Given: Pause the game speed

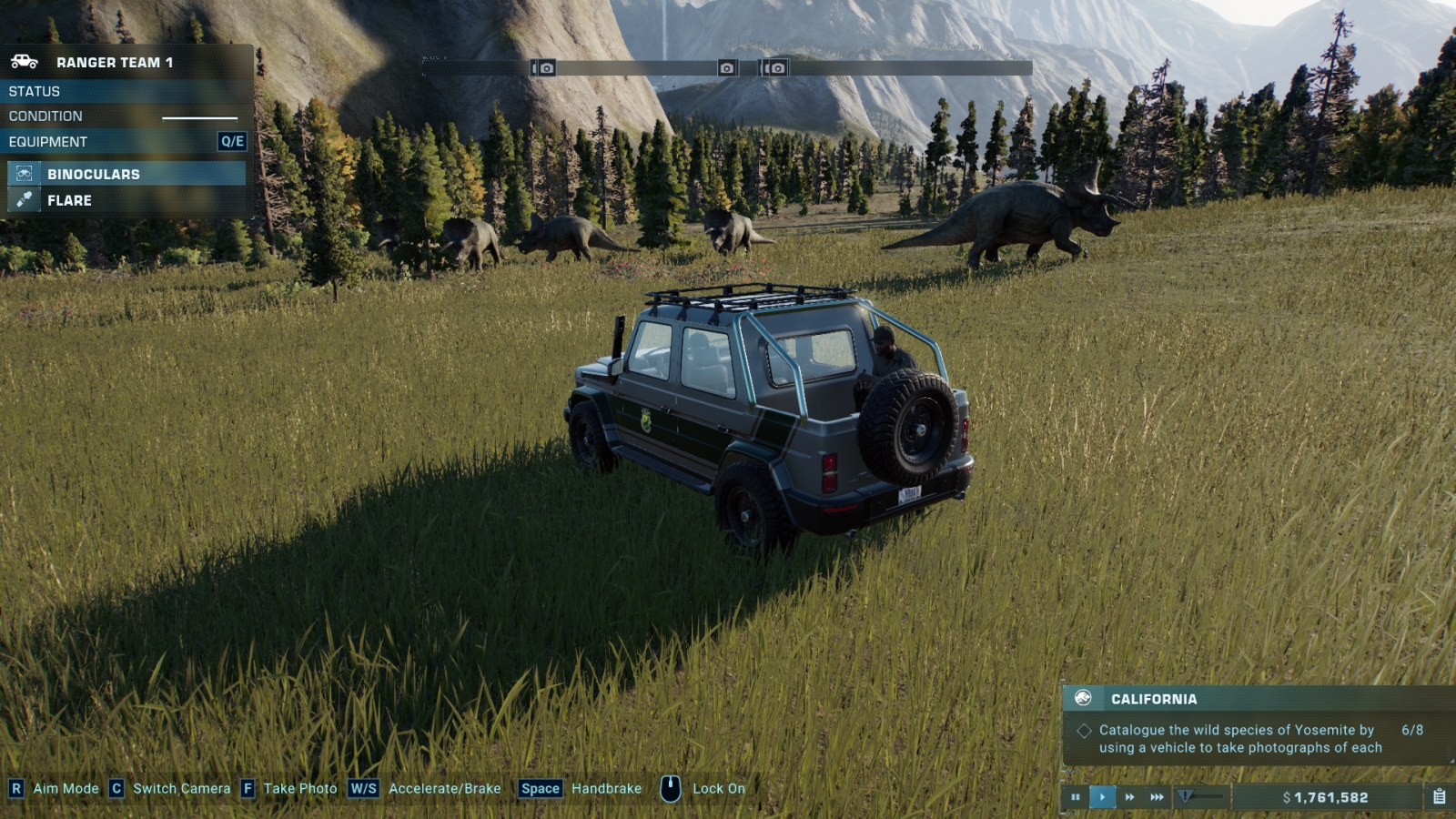Looking at the screenshot, I should pyautogui.click(x=1076, y=797).
